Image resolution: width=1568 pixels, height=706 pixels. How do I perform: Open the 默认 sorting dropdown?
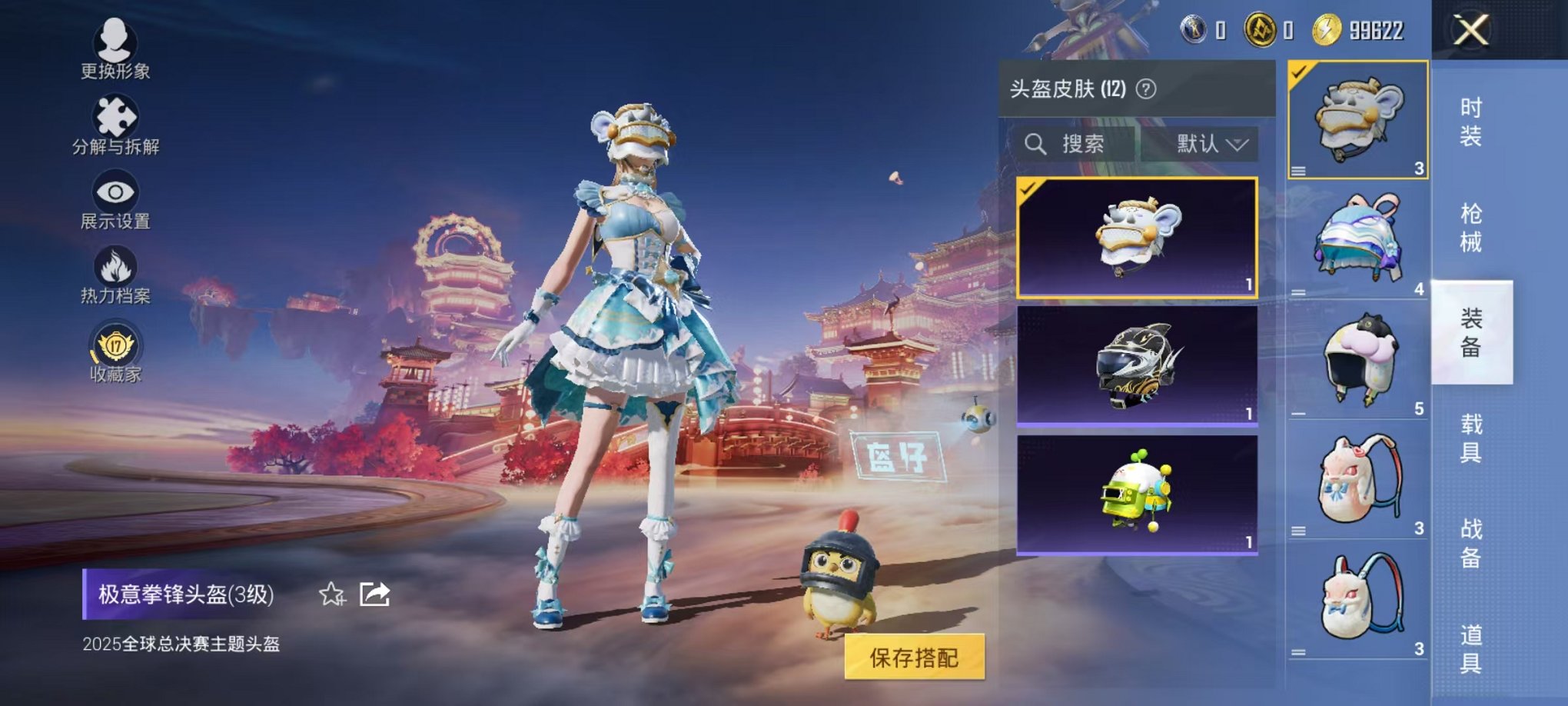click(1207, 145)
